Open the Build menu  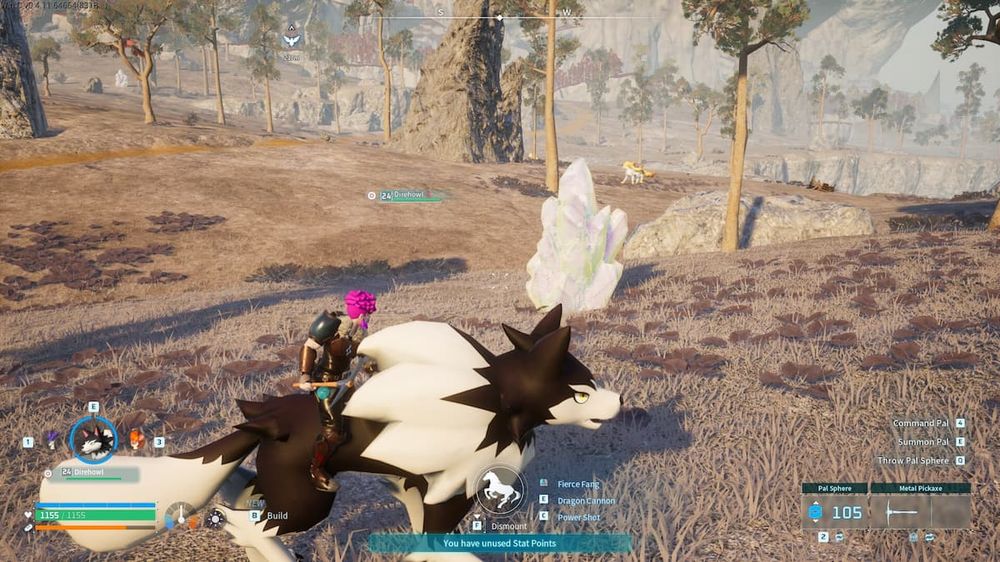277,516
